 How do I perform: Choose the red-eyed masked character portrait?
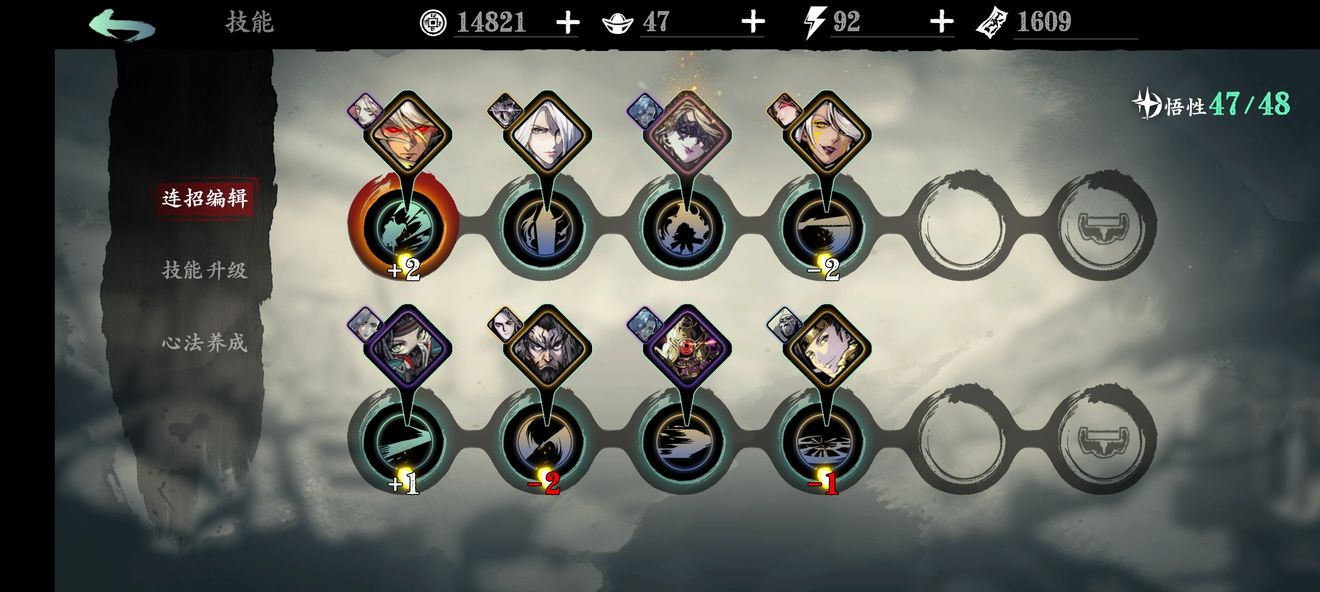pyautogui.click(x=405, y=132)
